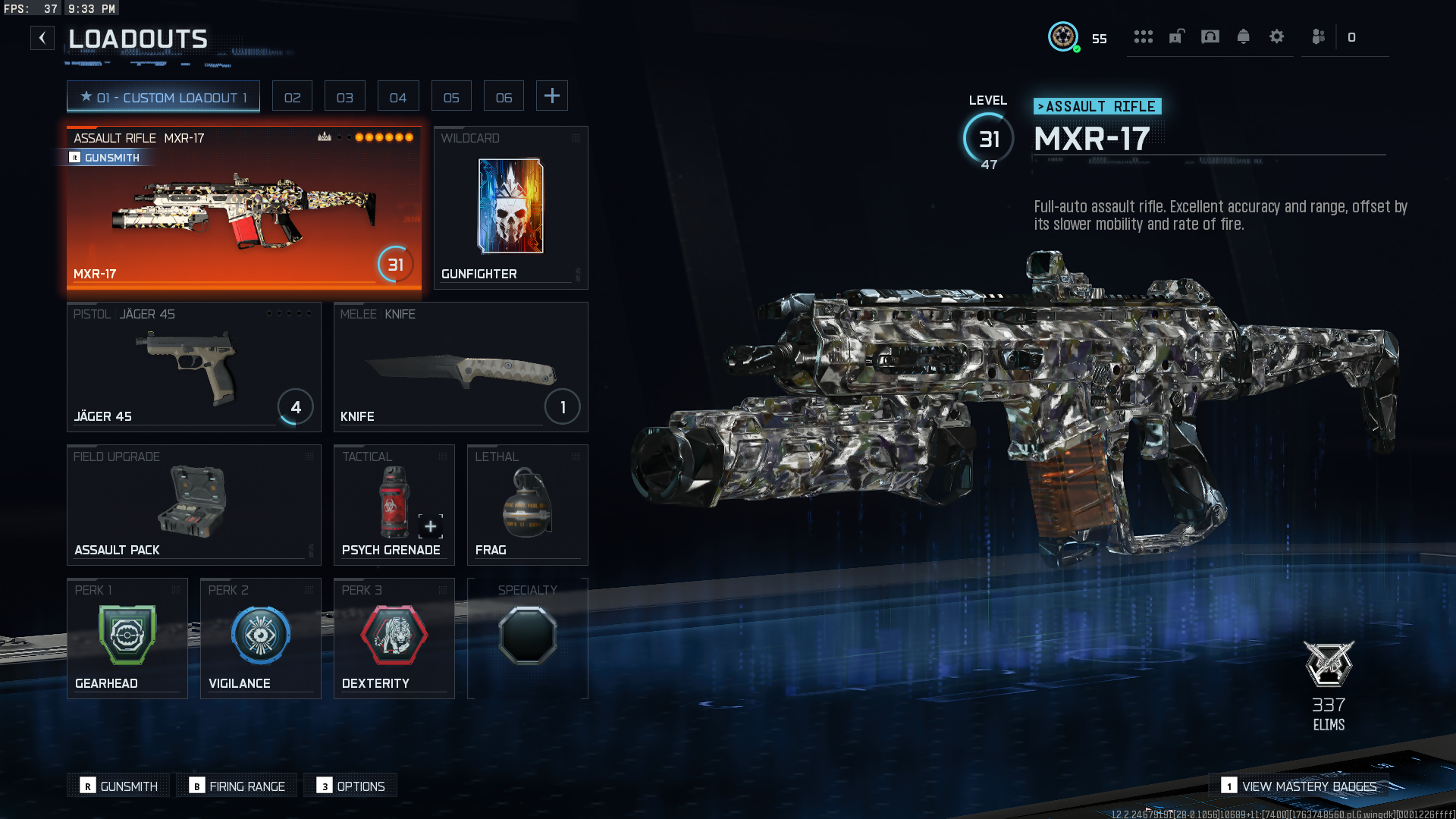Show notifications via the bell icon
The height and width of the screenshot is (819, 1456).
coord(1244,36)
